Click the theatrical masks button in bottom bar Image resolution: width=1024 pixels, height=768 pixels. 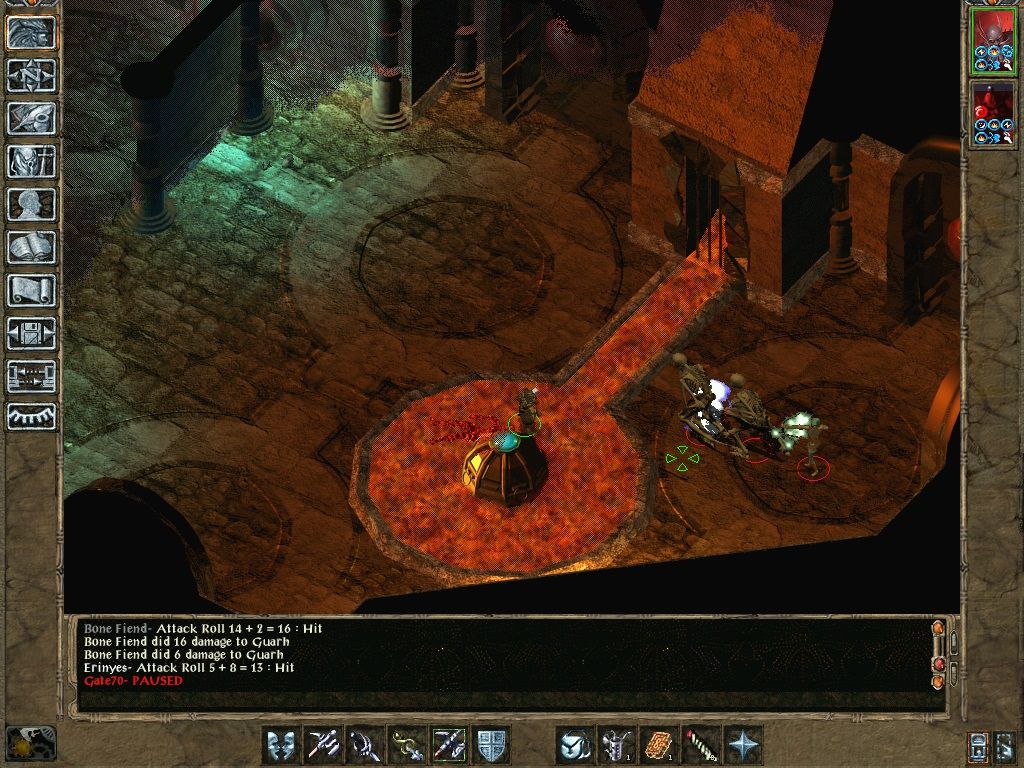click(281, 745)
